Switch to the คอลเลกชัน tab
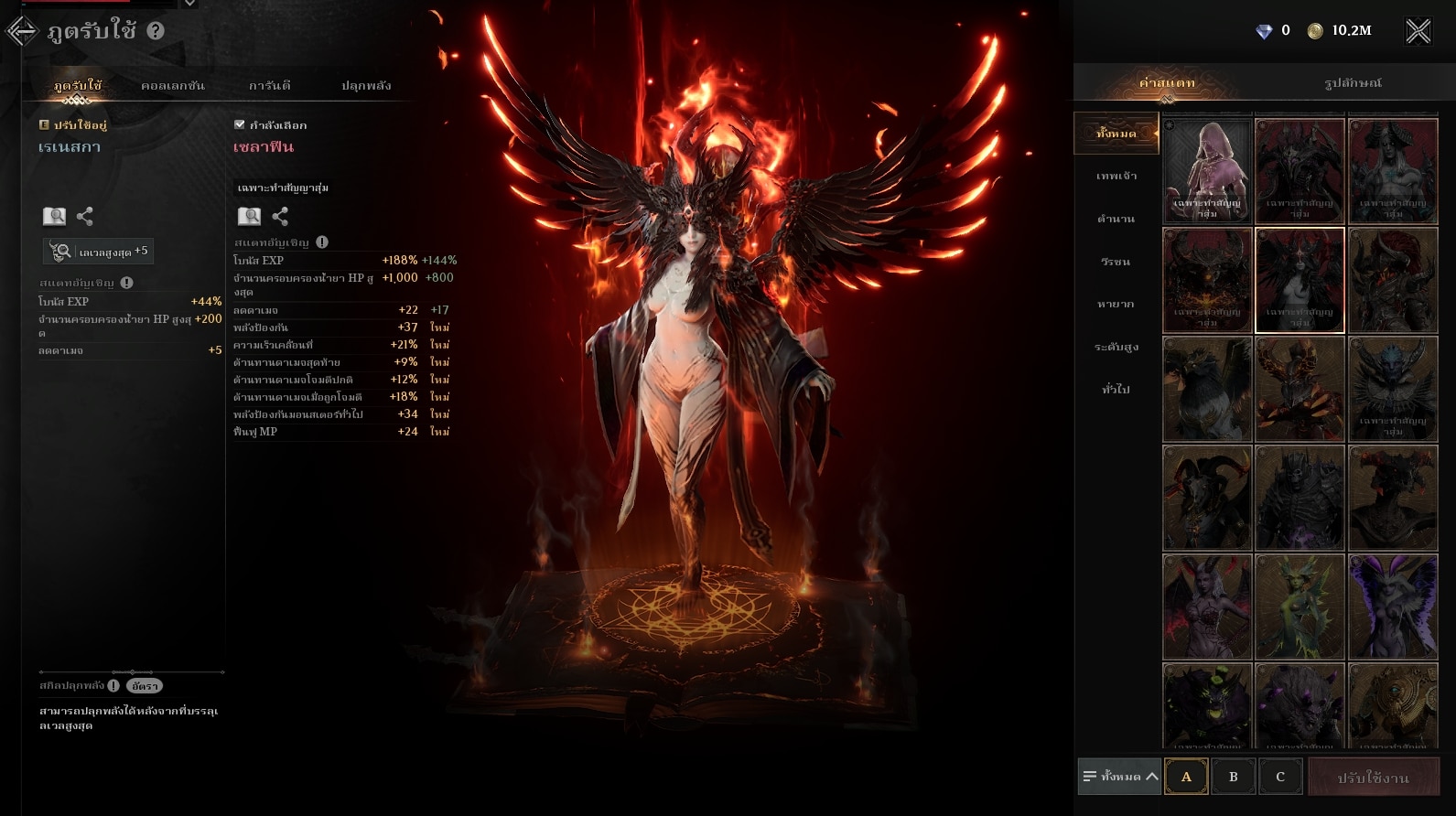1456x816 pixels. click(x=173, y=85)
